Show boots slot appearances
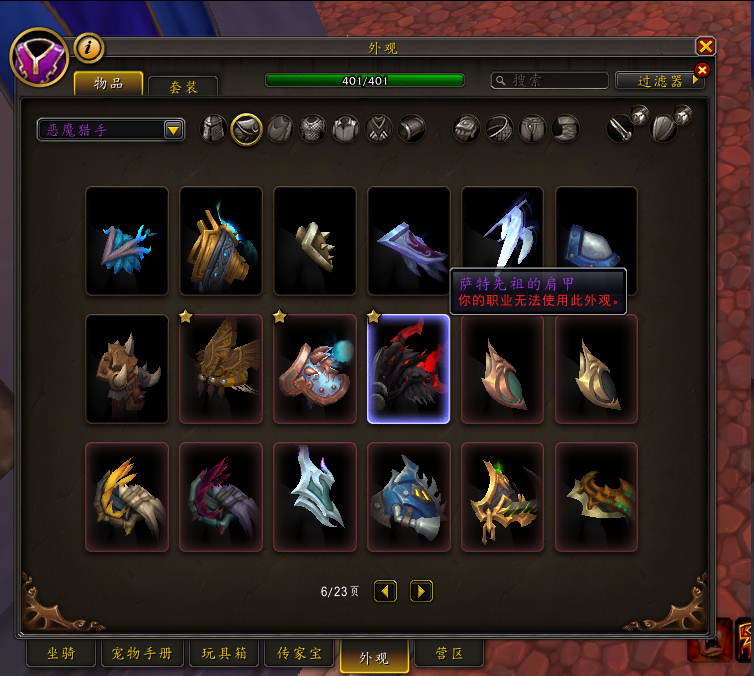The width and height of the screenshot is (754, 676). pos(566,129)
